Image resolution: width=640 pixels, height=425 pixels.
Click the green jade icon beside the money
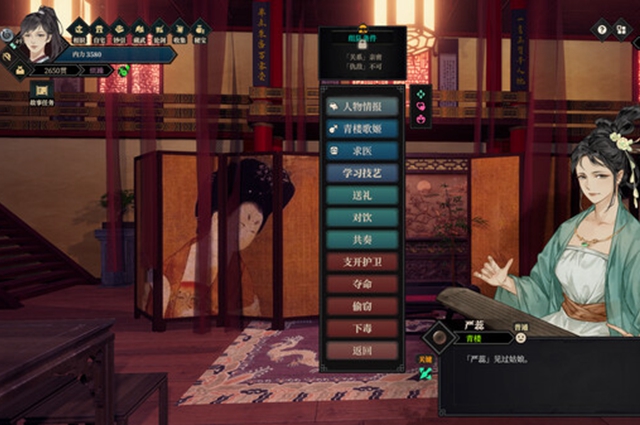click(x=123, y=70)
